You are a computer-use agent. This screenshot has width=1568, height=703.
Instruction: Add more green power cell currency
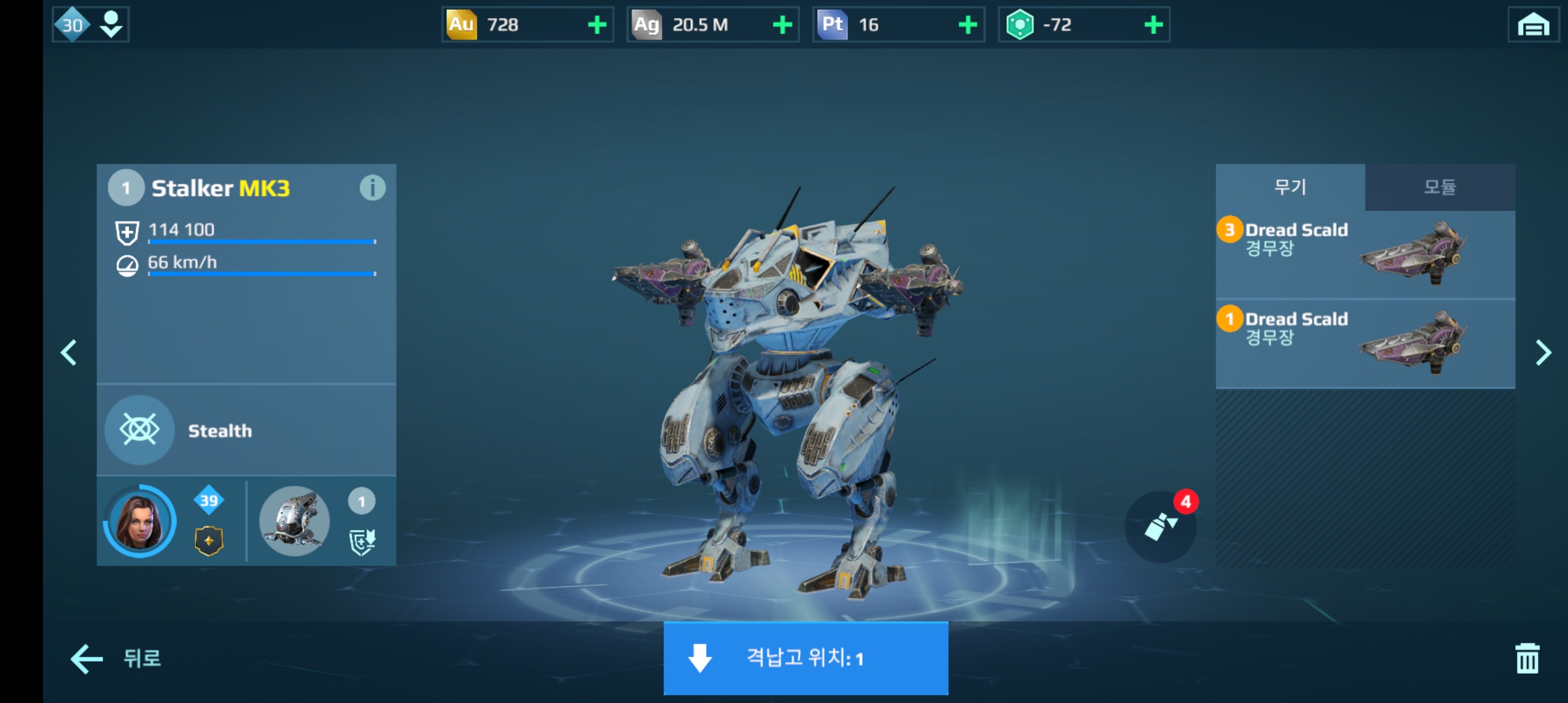1153,25
